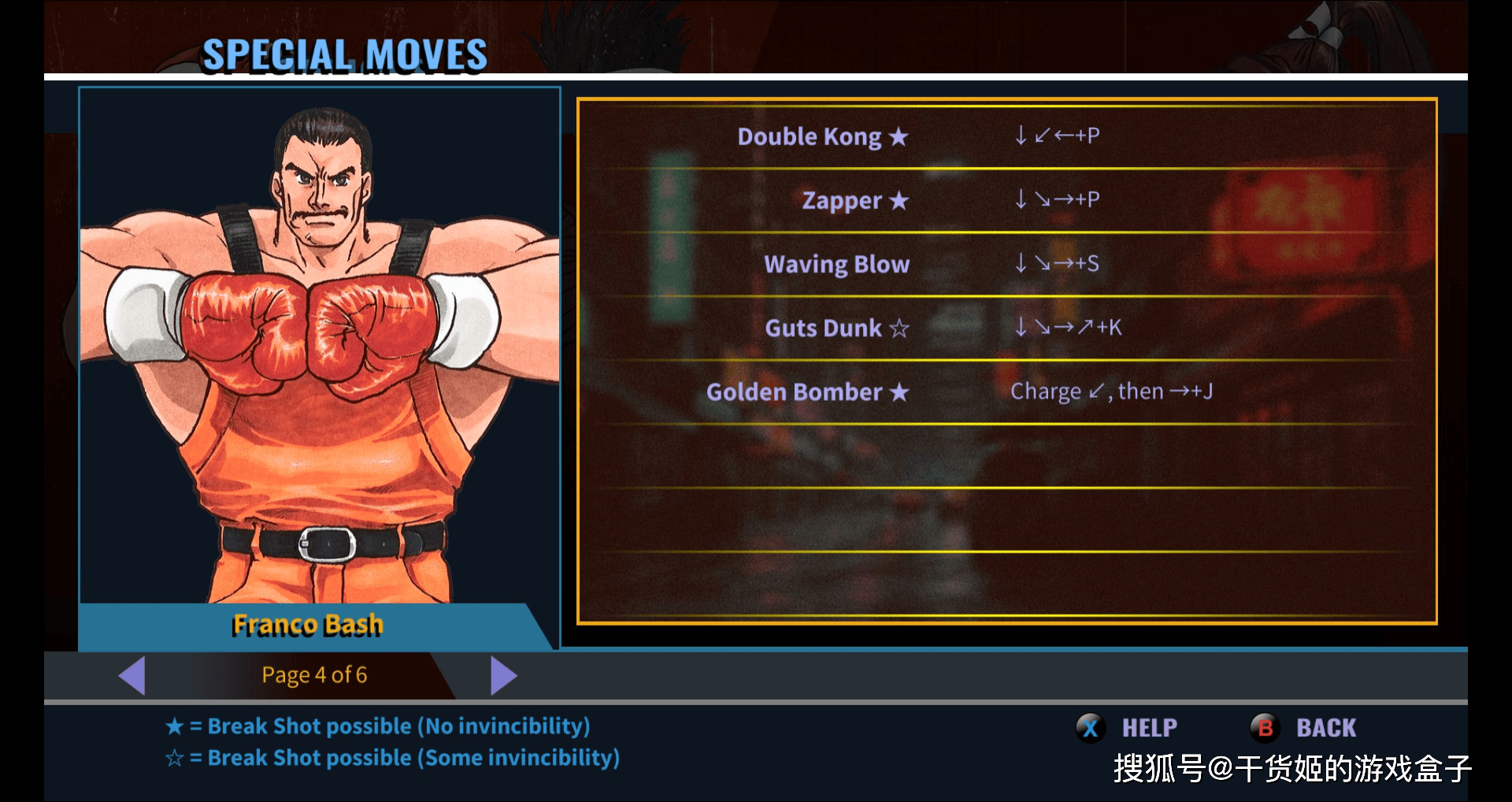This screenshot has width=1512, height=802.
Task: Advance to the next moves page
Action: coord(502,675)
